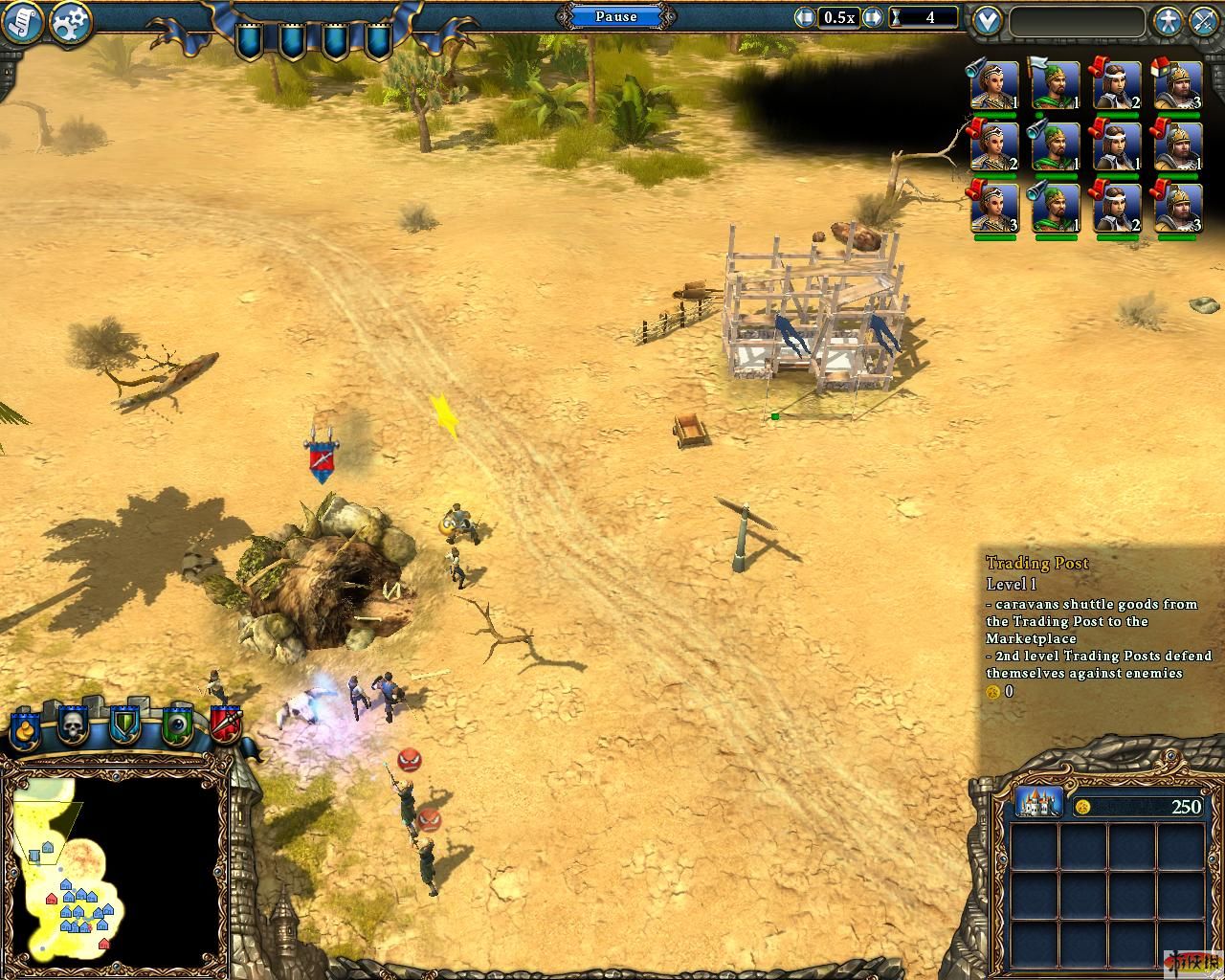
Task: Open the gear settings menu
Action: [69, 22]
